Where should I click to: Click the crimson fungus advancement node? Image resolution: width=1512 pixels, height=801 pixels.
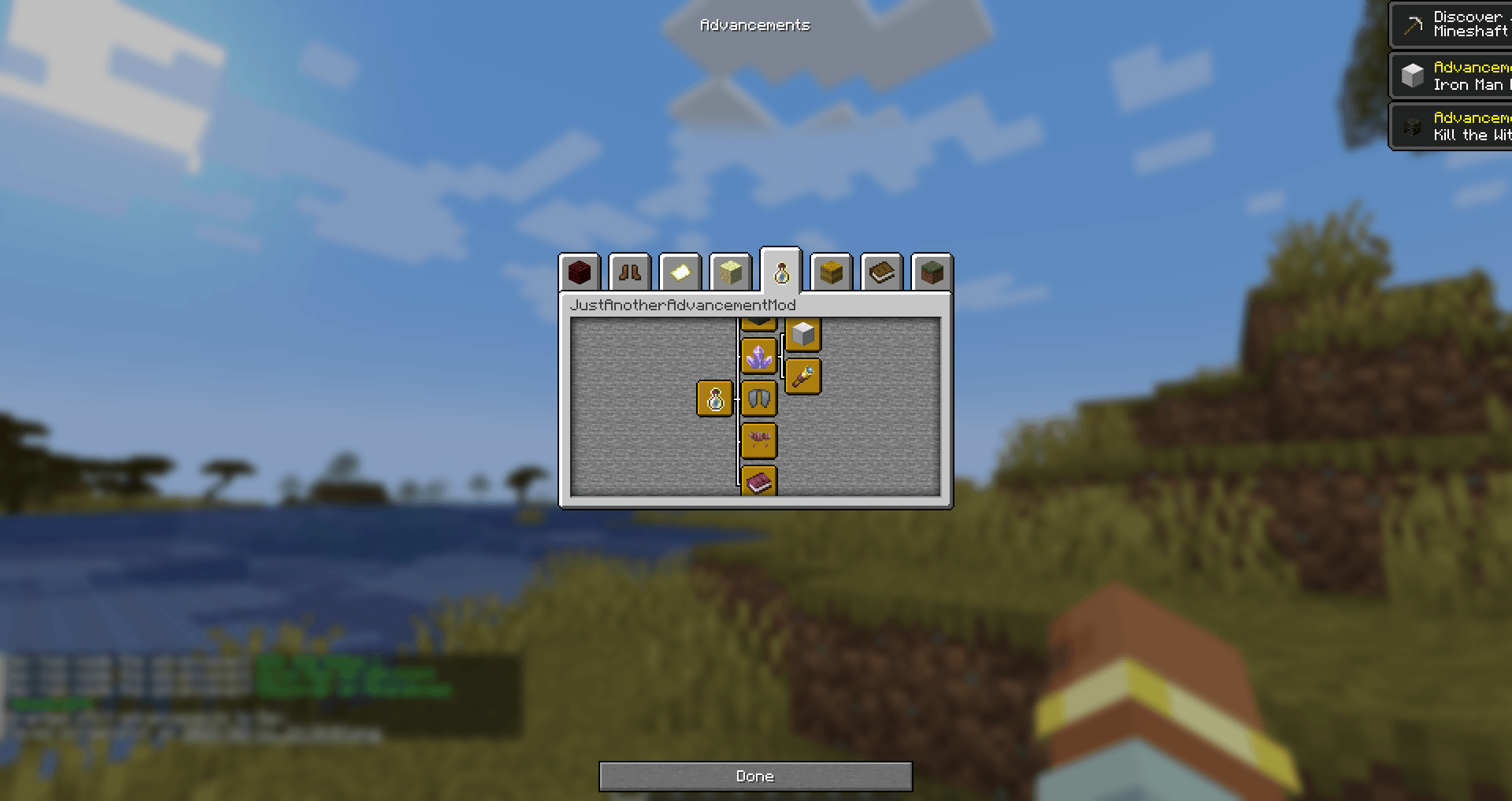click(759, 439)
